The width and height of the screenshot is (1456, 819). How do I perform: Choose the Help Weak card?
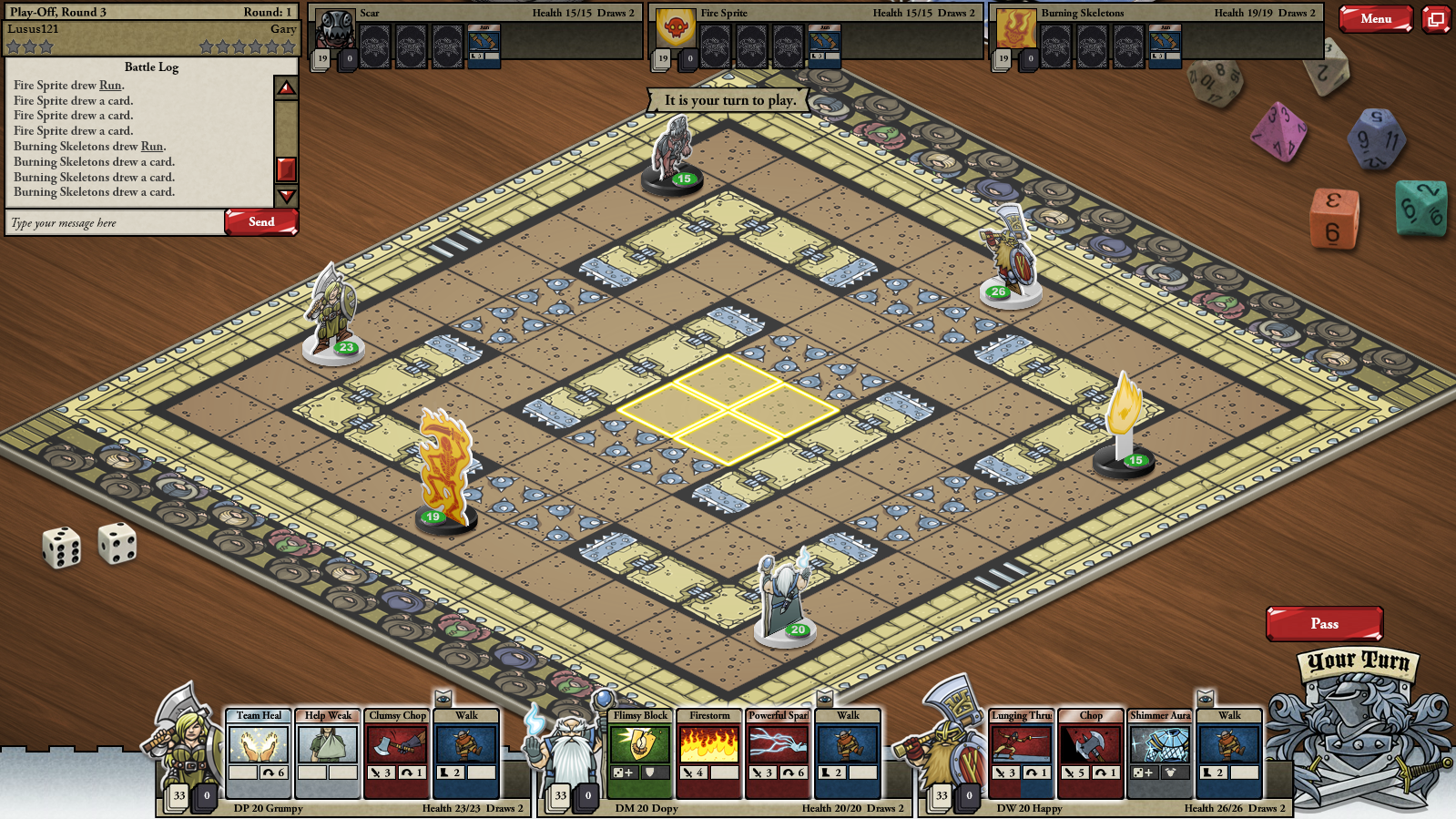point(328,752)
